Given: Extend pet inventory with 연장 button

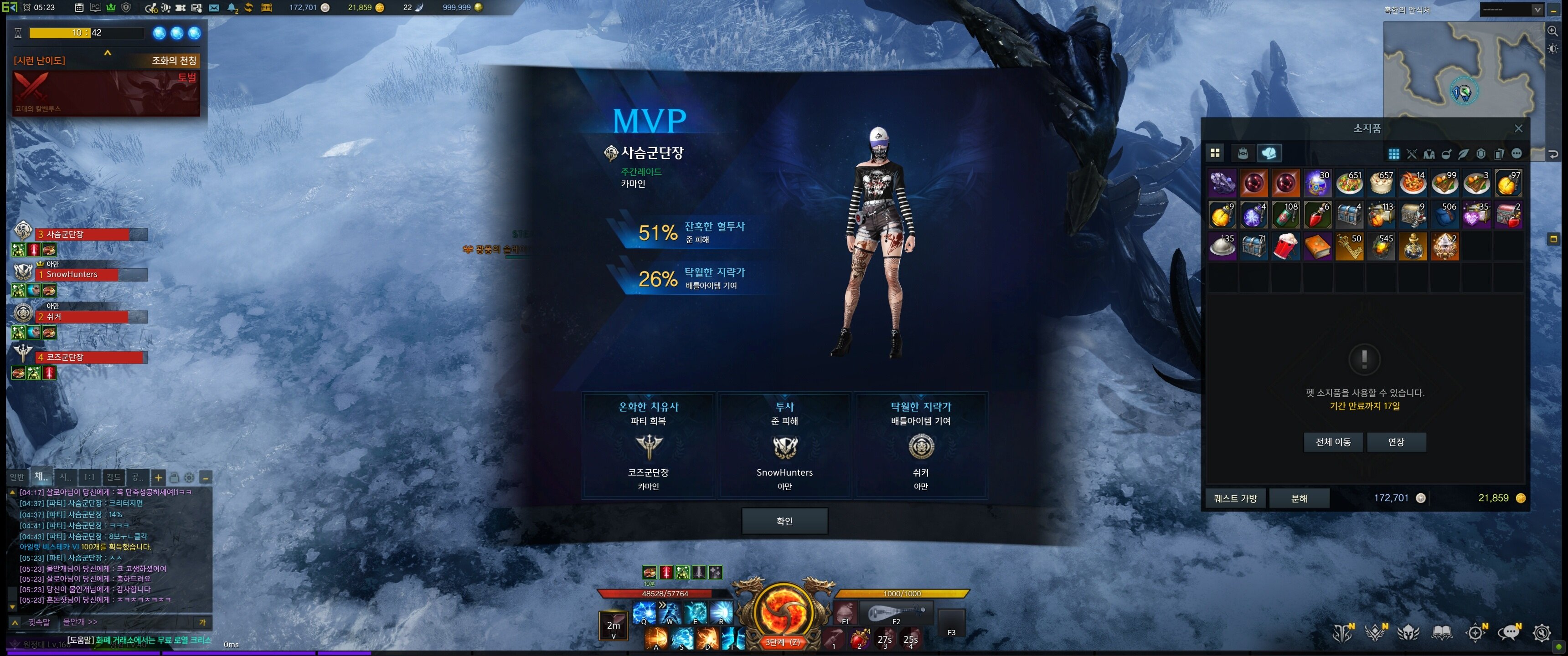Looking at the screenshot, I should (x=1396, y=442).
